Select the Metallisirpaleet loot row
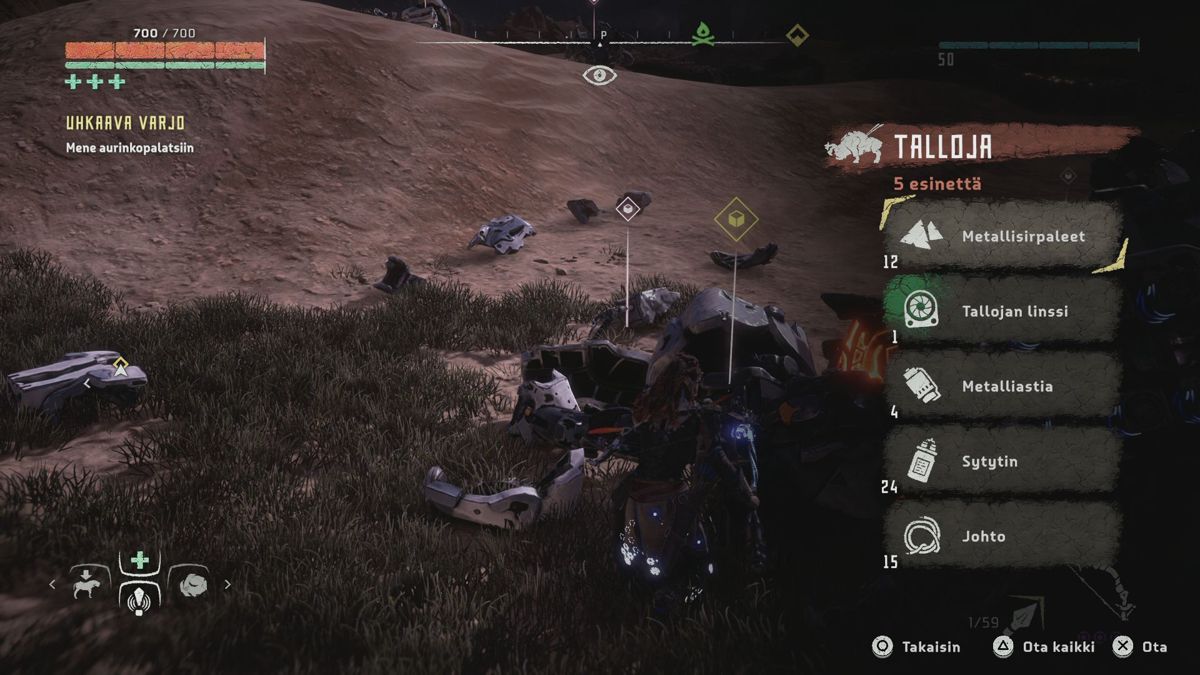Screen dimensions: 1200x675 [1003, 237]
